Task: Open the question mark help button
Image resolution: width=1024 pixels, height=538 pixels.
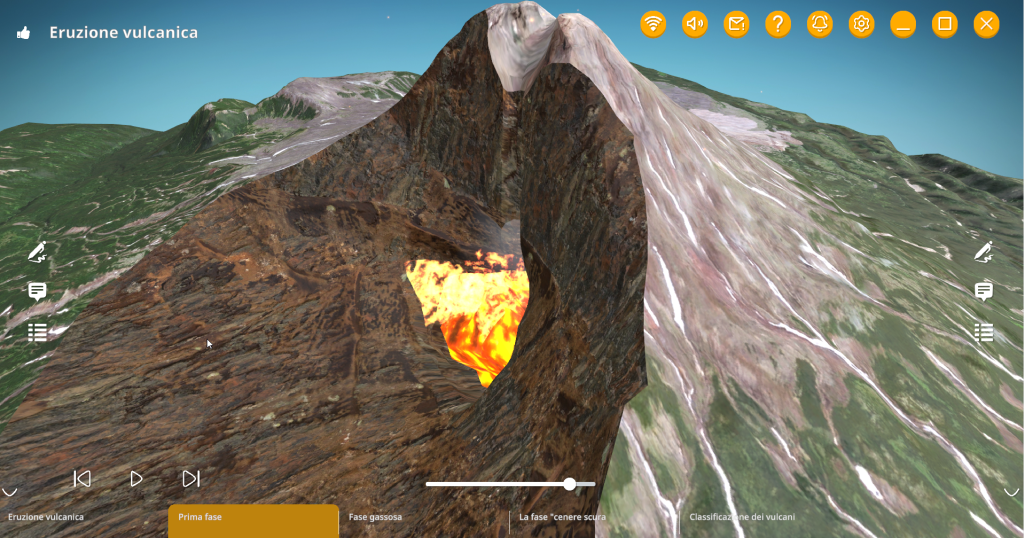Action: click(x=778, y=24)
